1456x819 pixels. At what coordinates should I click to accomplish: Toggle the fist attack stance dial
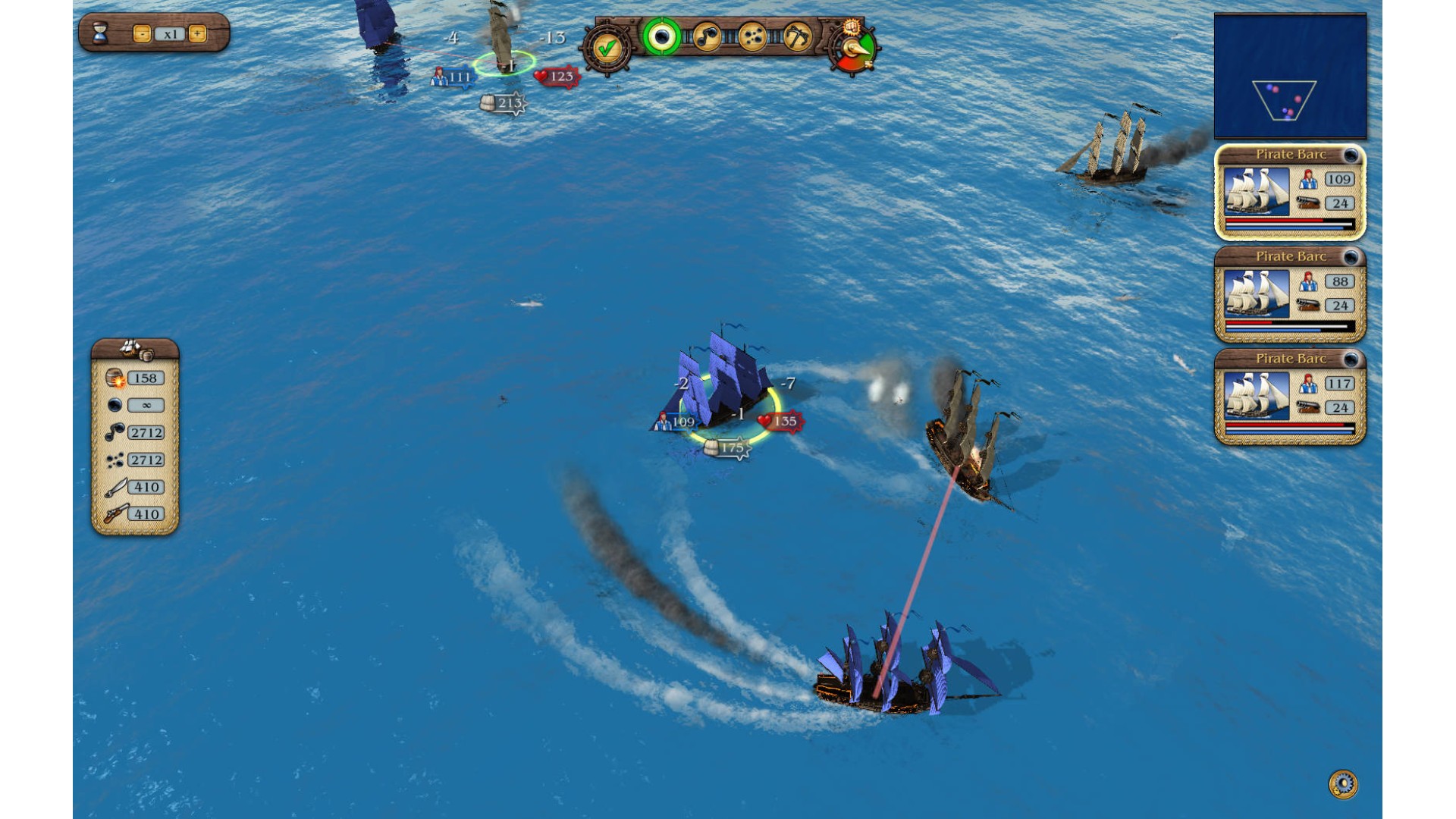click(x=854, y=47)
